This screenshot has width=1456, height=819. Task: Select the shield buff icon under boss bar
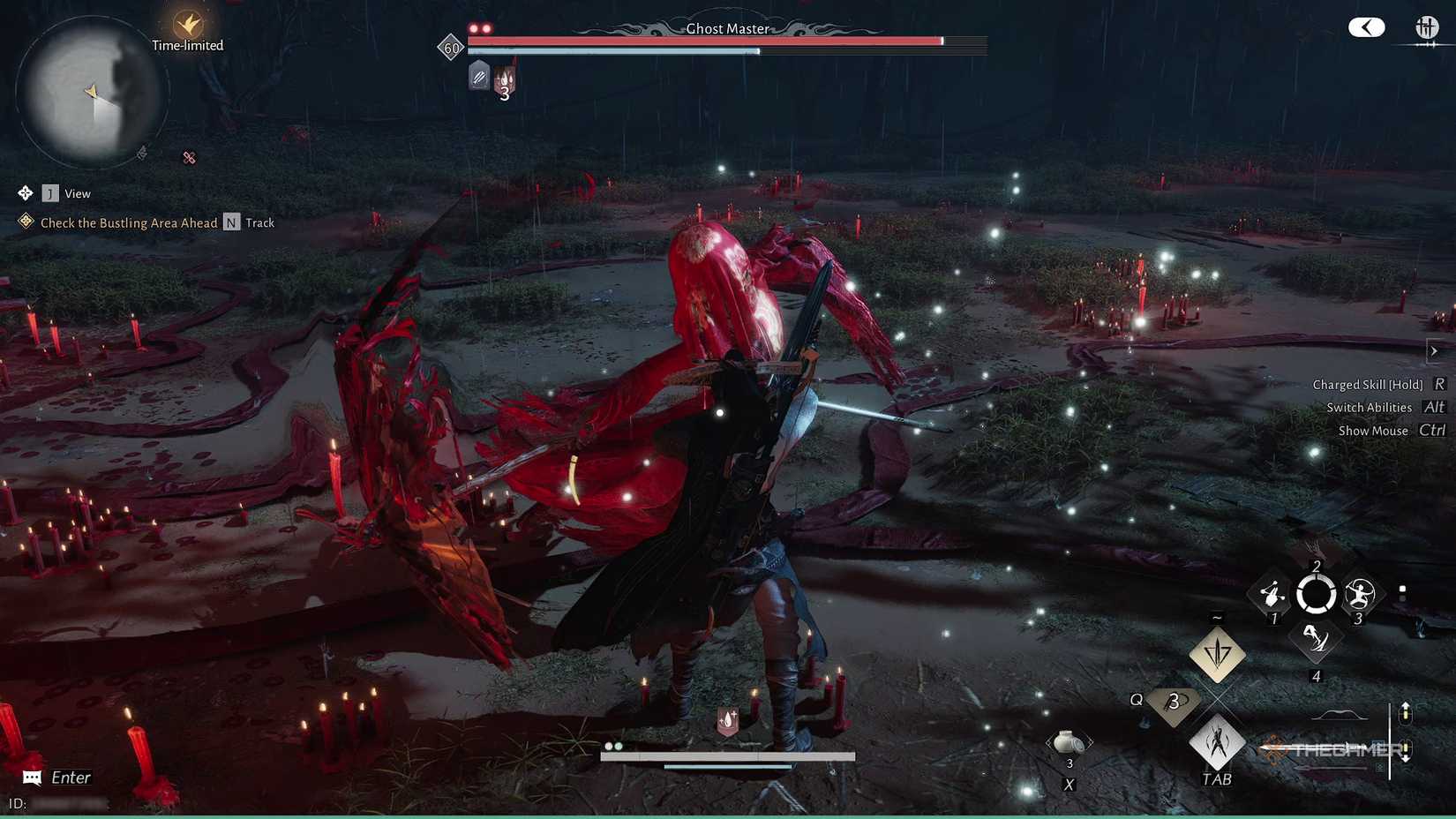(477, 77)
